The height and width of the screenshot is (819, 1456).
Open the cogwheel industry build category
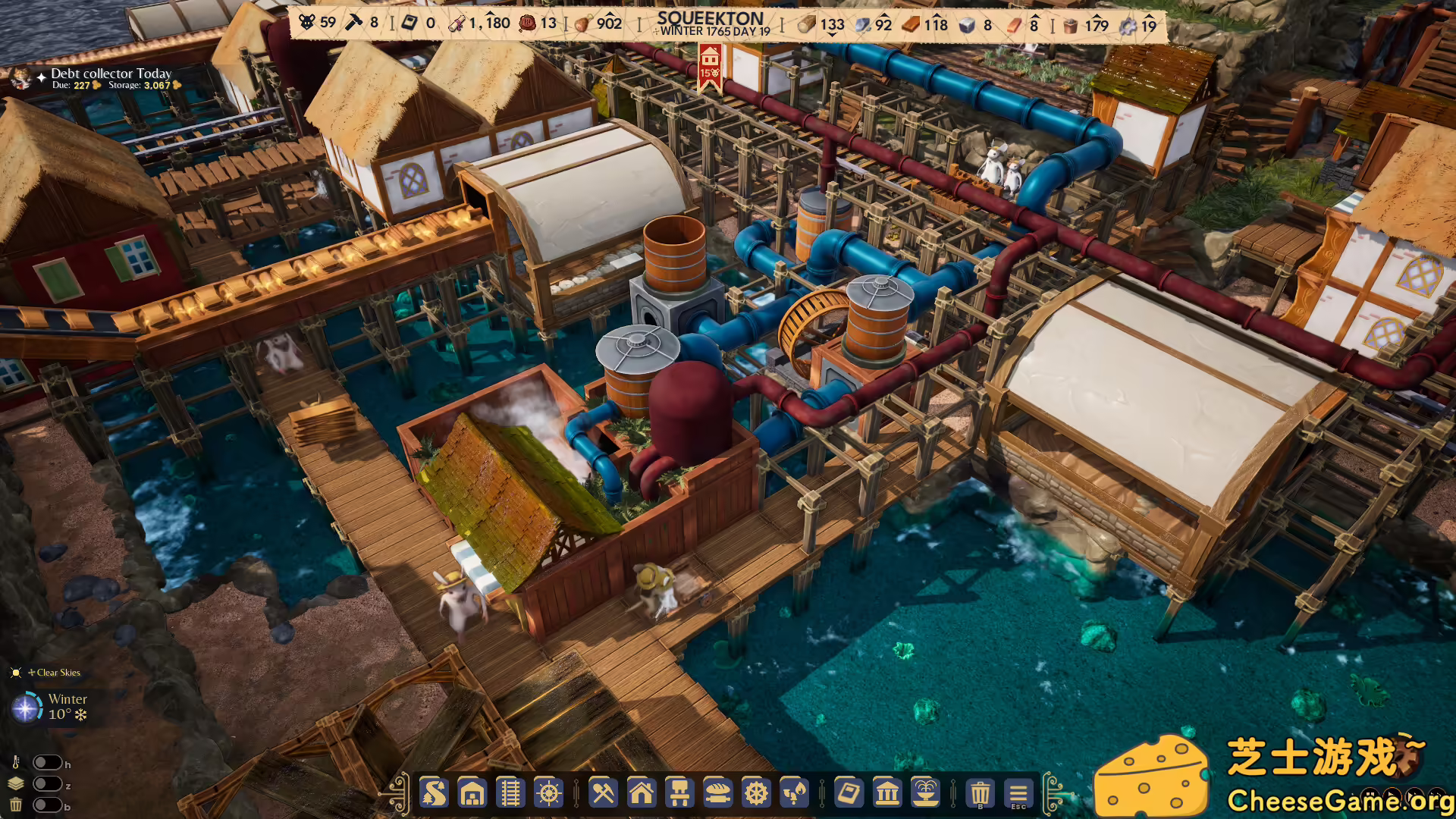755,793
